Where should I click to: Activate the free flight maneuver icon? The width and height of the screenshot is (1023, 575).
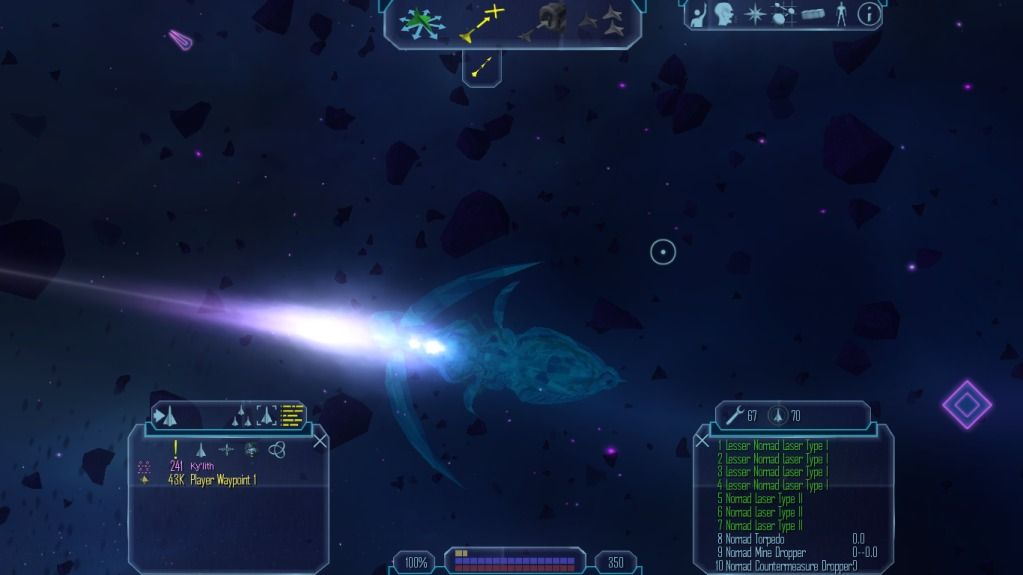coord(421,22)
